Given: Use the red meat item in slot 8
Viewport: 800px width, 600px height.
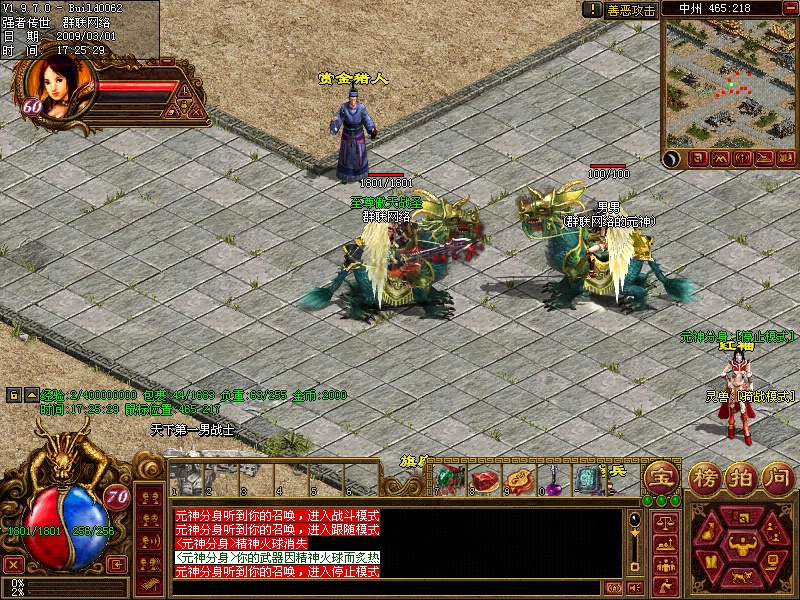Looking at the screenshot, I should pos(485,480).
